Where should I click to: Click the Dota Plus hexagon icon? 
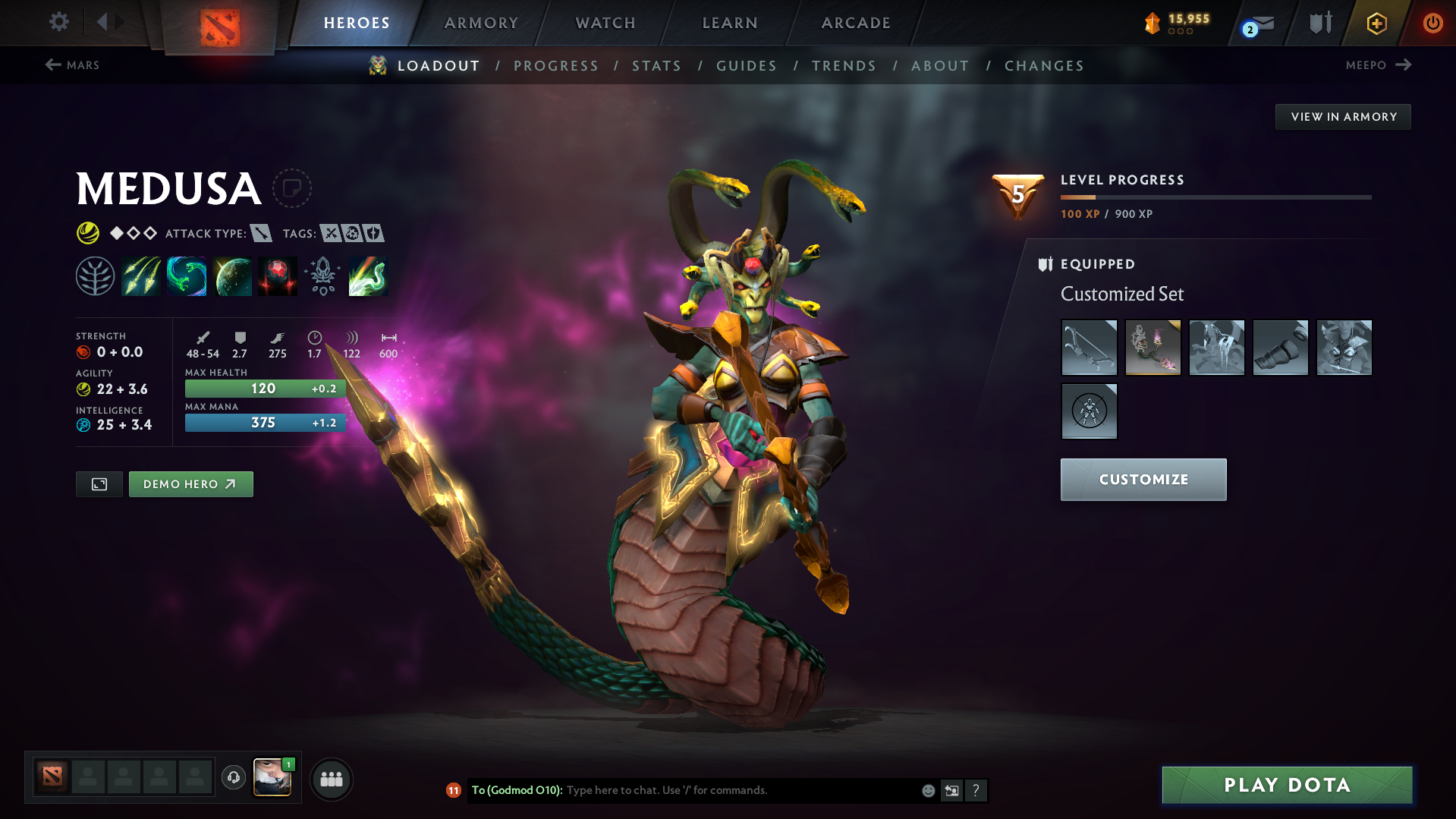(x=1376, y=23)
